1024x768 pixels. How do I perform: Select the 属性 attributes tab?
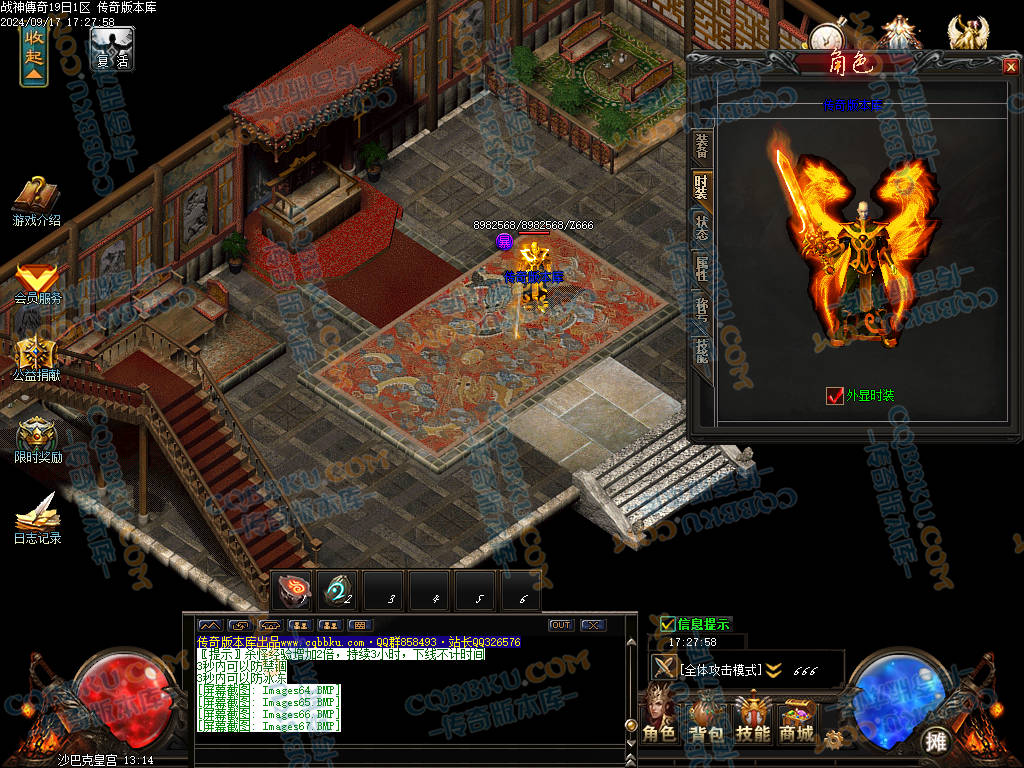(702, 268)
